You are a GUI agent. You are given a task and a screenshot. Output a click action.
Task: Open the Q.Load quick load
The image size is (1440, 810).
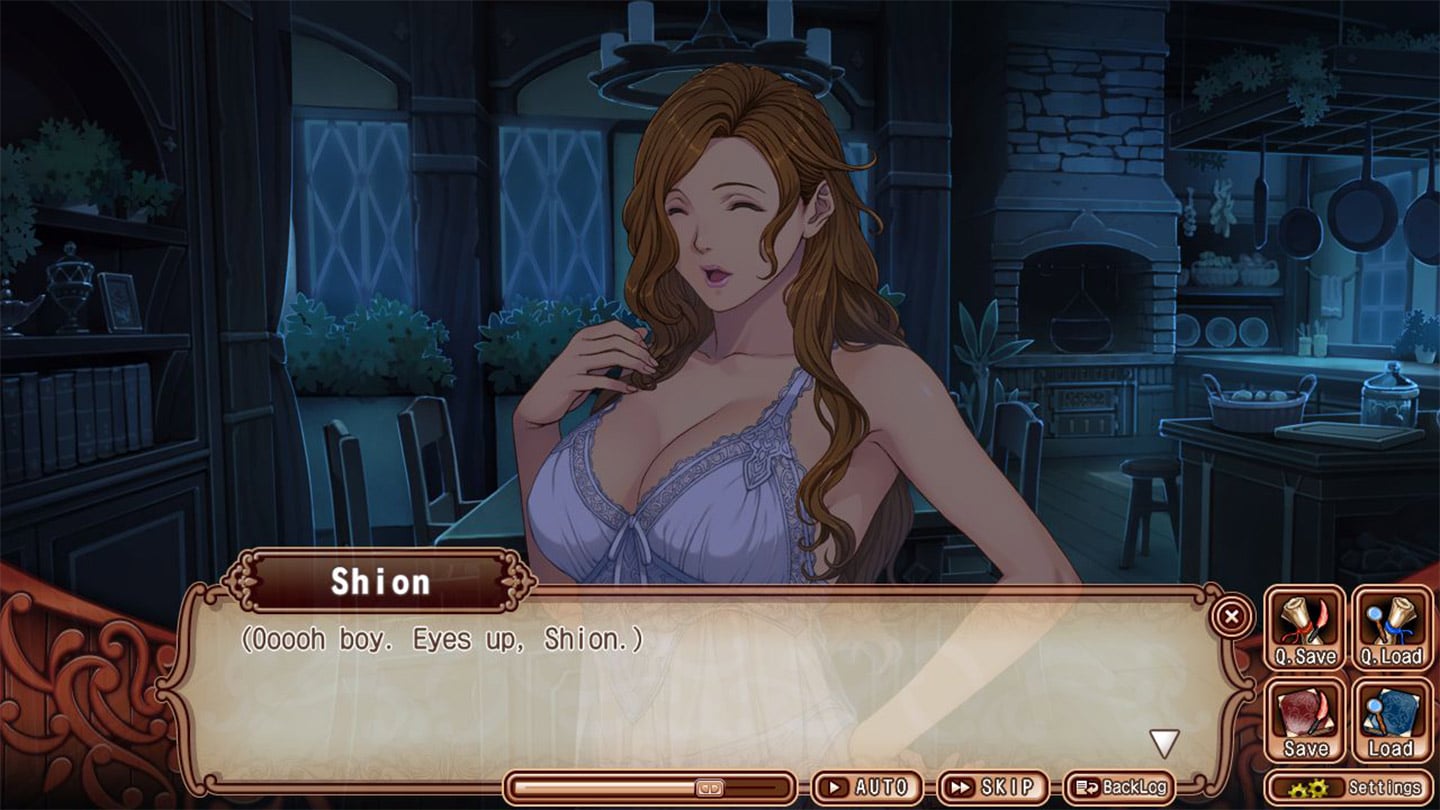tap(1392, 629)
